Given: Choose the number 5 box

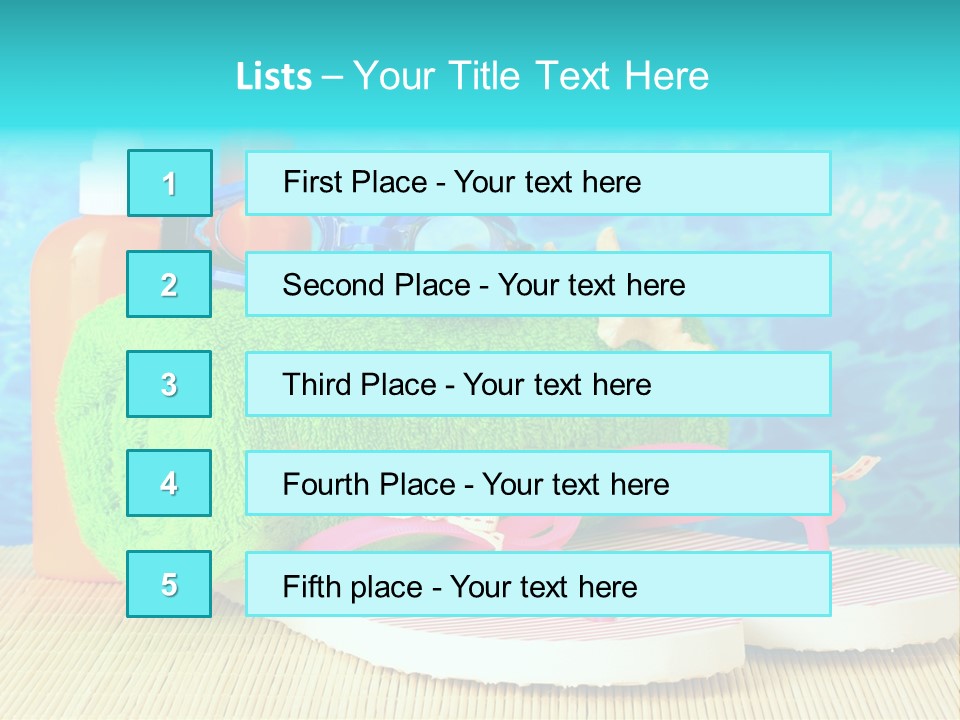Looking at the screenshot, I should pos(170,584).
